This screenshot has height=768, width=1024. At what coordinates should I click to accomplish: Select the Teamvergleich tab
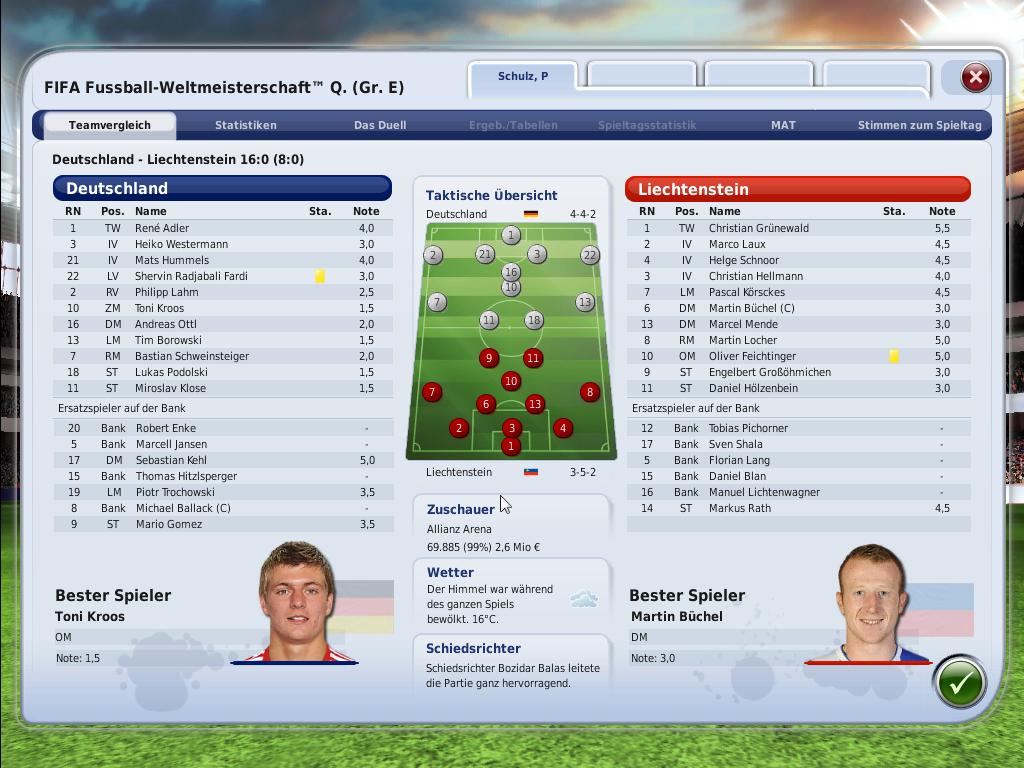point(110,125)
